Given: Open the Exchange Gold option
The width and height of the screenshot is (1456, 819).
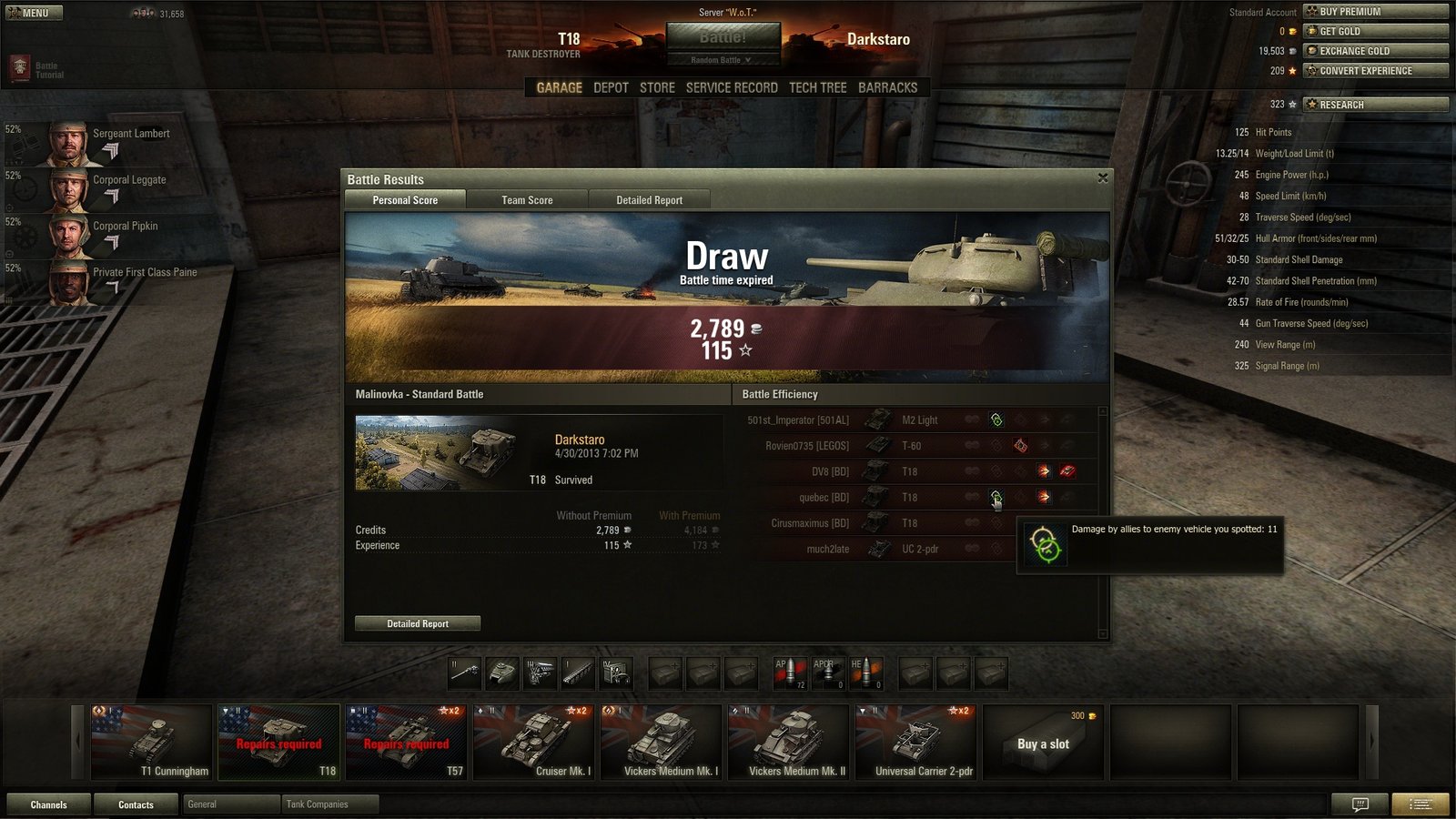Looking at the screenshot, I should [1375, 51].
